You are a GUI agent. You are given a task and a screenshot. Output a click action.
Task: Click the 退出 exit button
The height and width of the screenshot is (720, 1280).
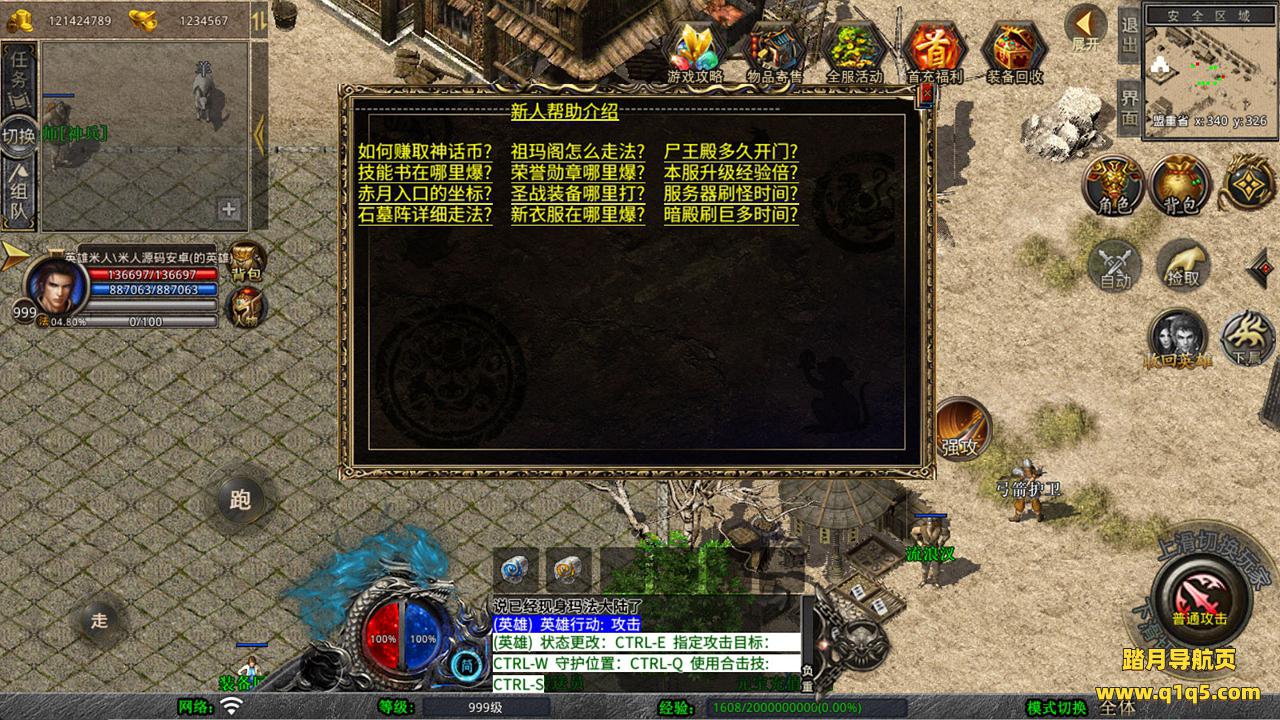1129,36
